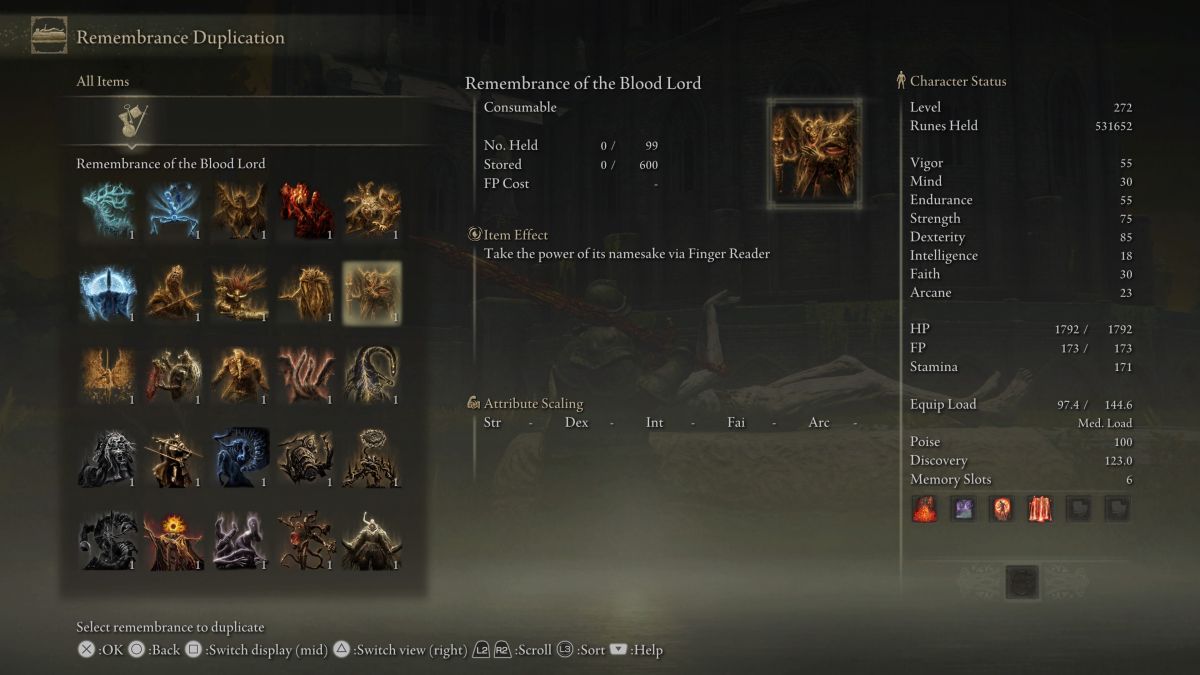
Task: Choose the white horned giant remembrance
Action: [372, 541]
